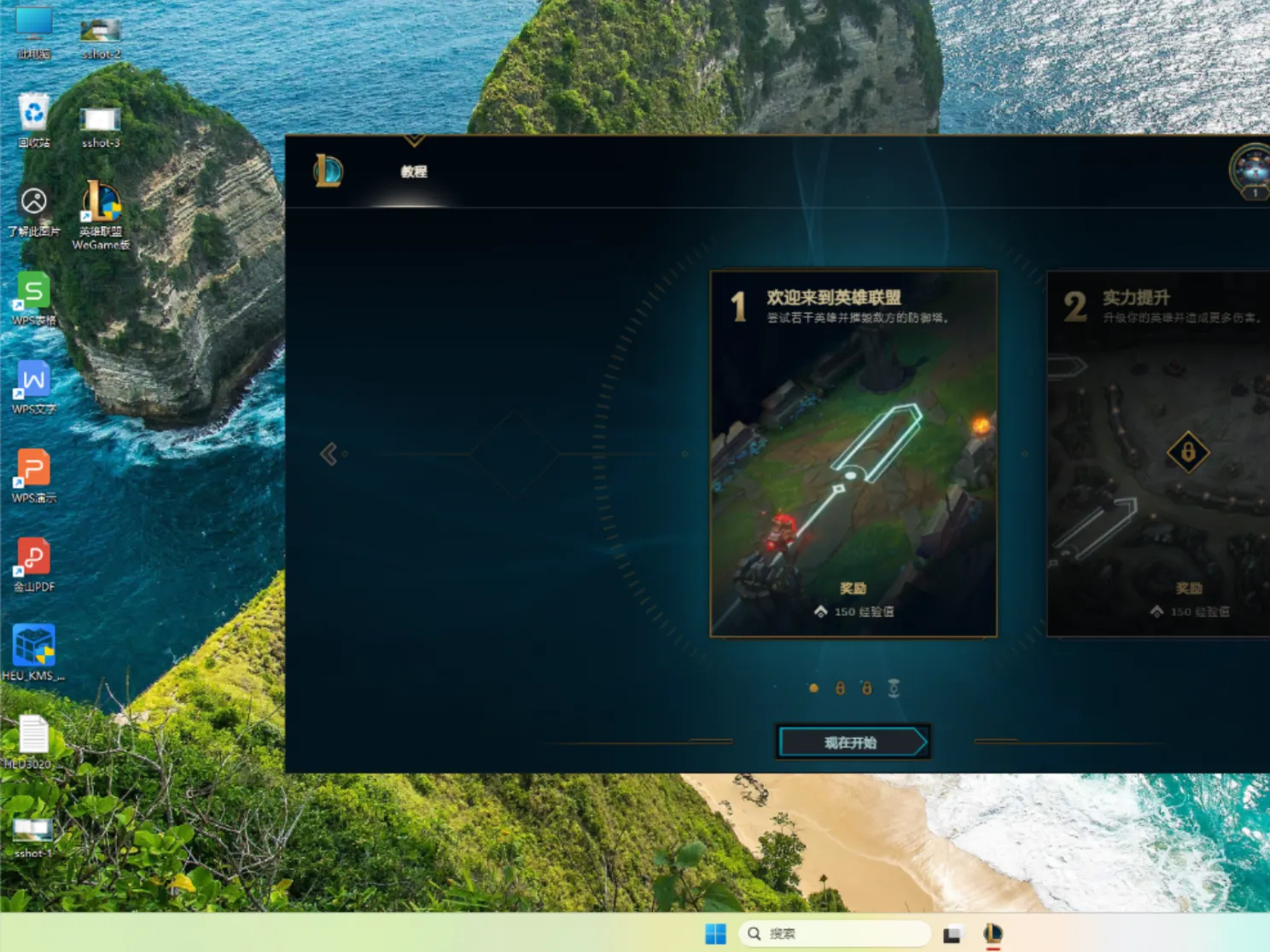Open the Windows Start menu

click(715, 933)
